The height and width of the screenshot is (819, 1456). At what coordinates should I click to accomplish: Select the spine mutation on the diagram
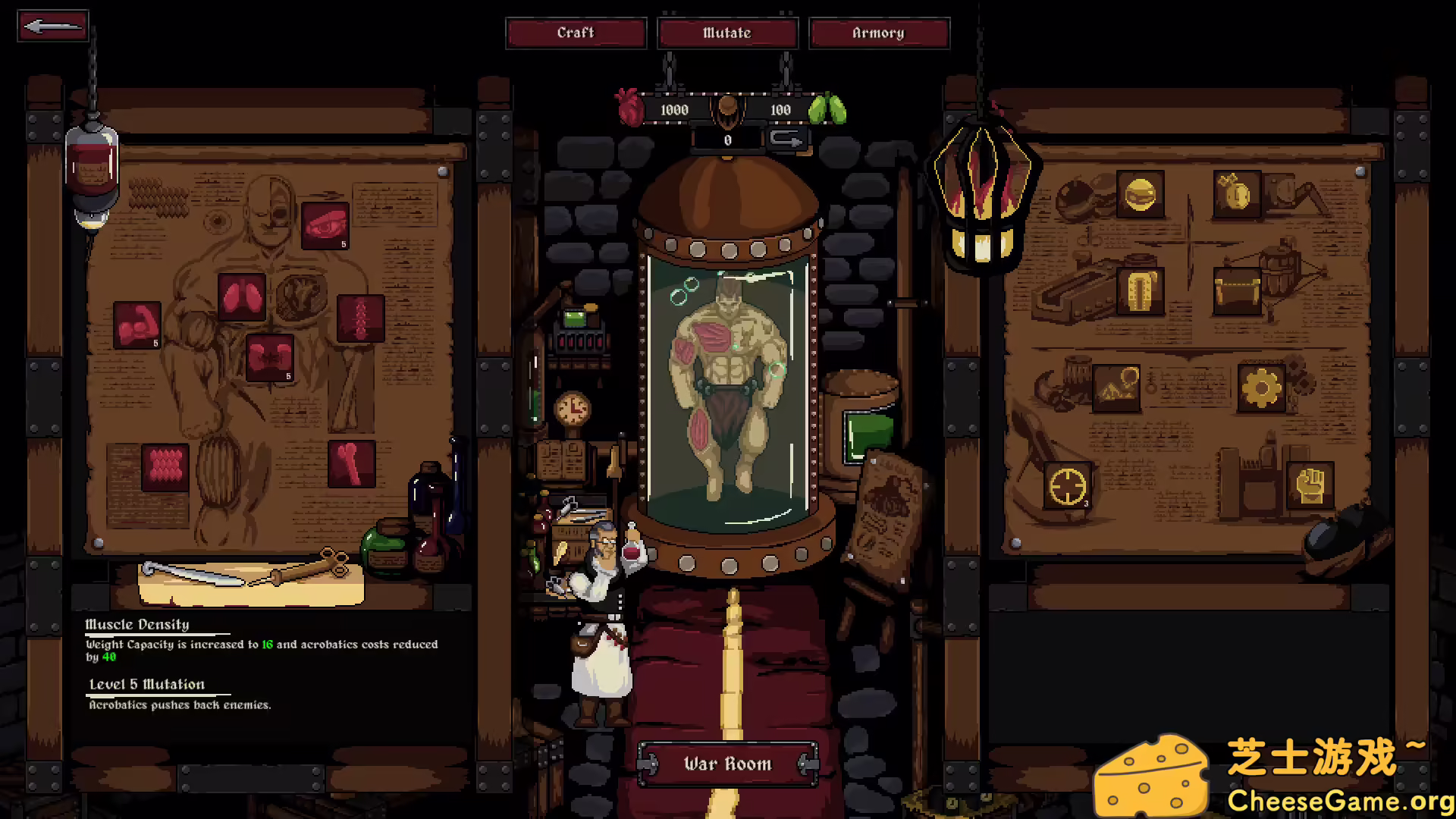(x=362, y=318)
